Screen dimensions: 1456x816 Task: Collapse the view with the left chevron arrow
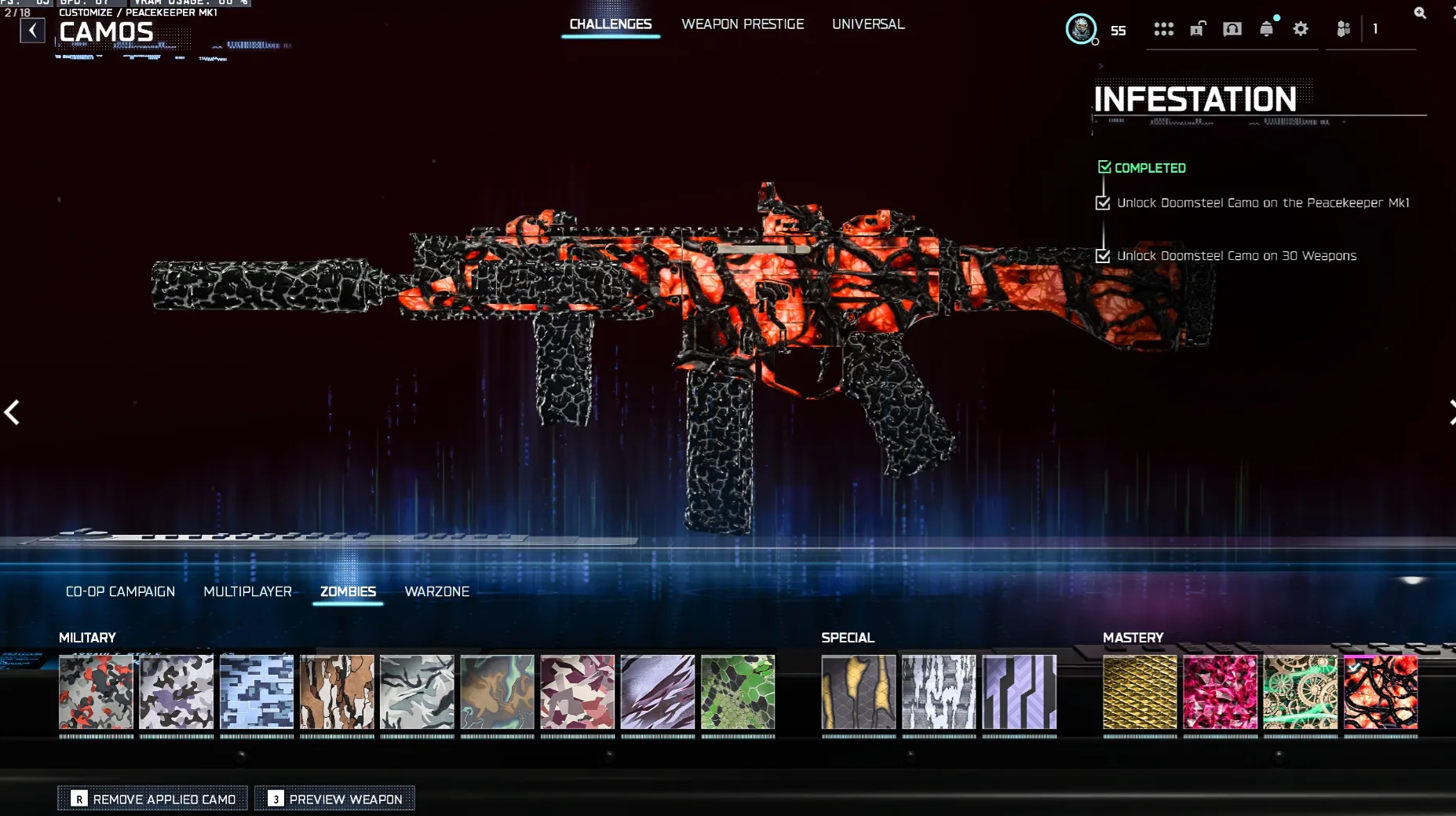point(12,412)
